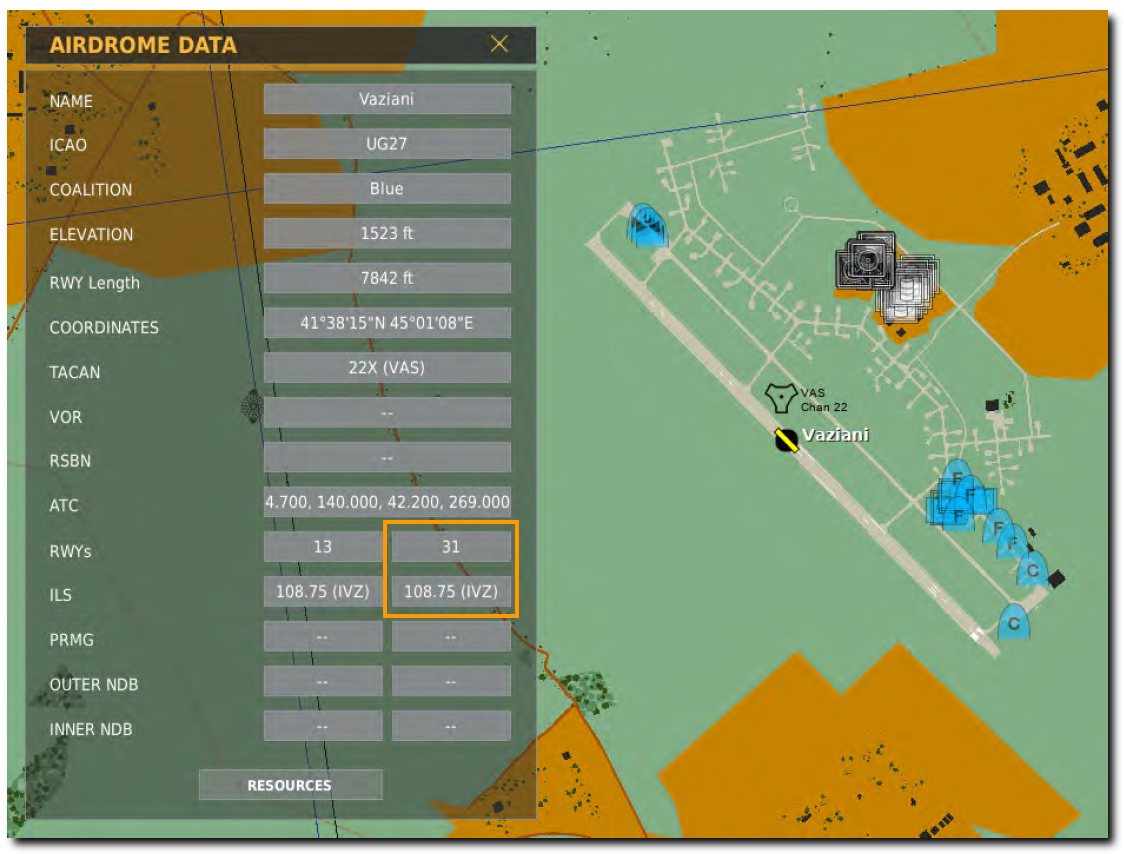Open the airdrome Resources window
The image size is (1124, 854).
click(x=290, y=785)
